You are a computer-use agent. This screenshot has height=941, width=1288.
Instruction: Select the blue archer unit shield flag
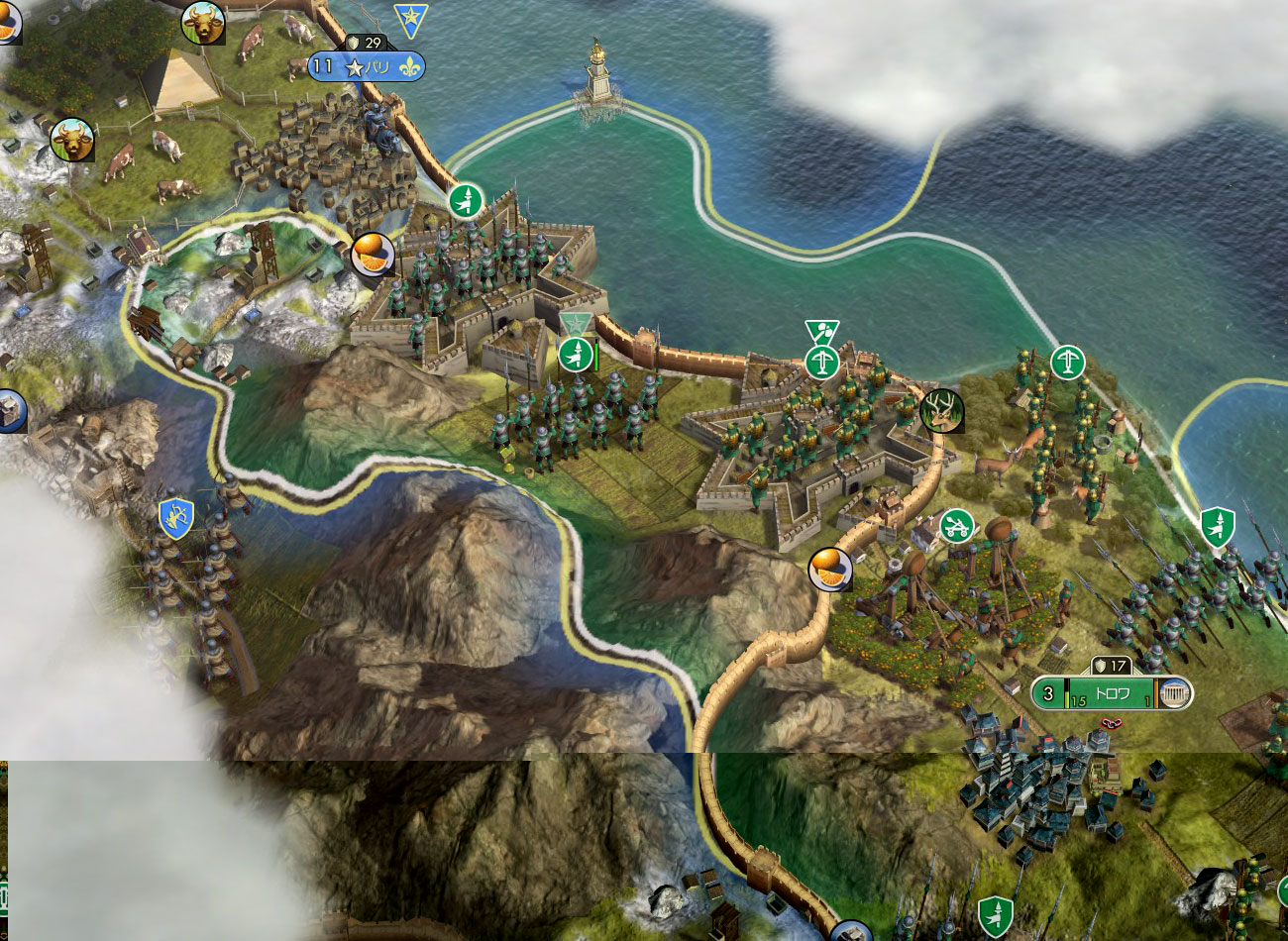point(175,518)
